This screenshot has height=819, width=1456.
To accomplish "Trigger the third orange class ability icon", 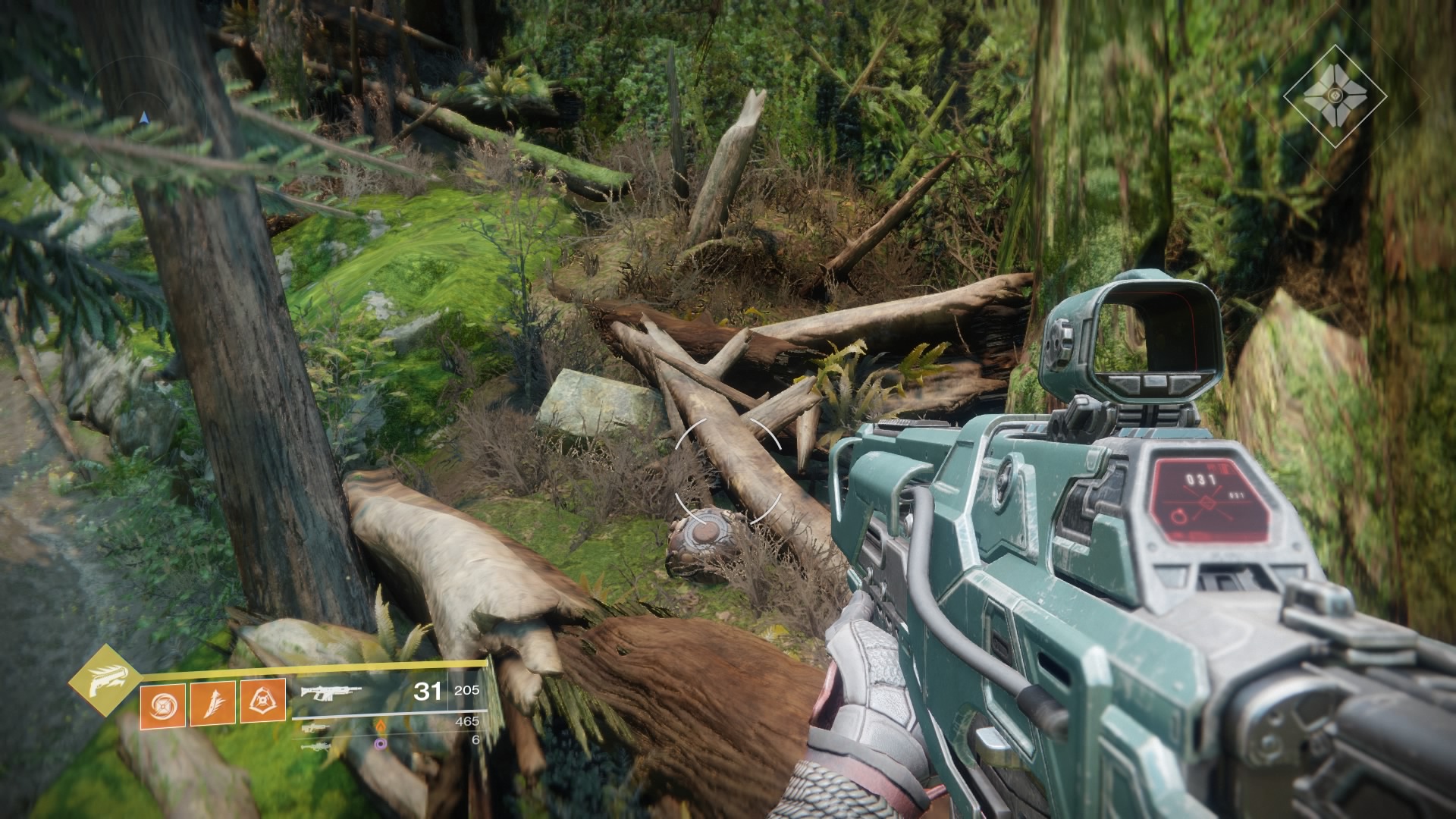I will (263, 700).
